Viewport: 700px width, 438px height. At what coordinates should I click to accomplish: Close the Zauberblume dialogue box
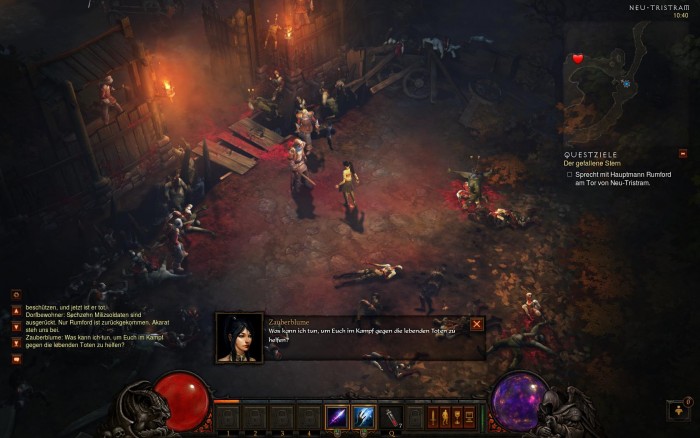(477, 324)
